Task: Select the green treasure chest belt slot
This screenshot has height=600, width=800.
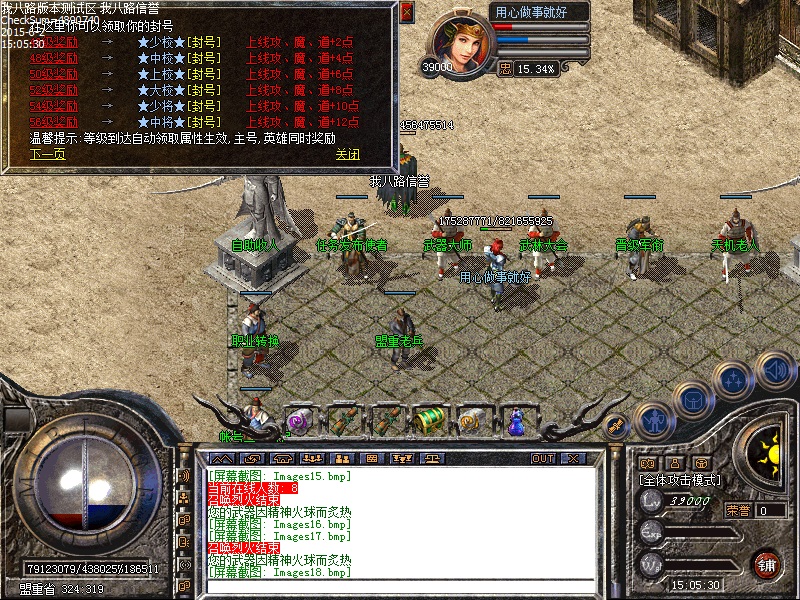Action: [429, 420]
